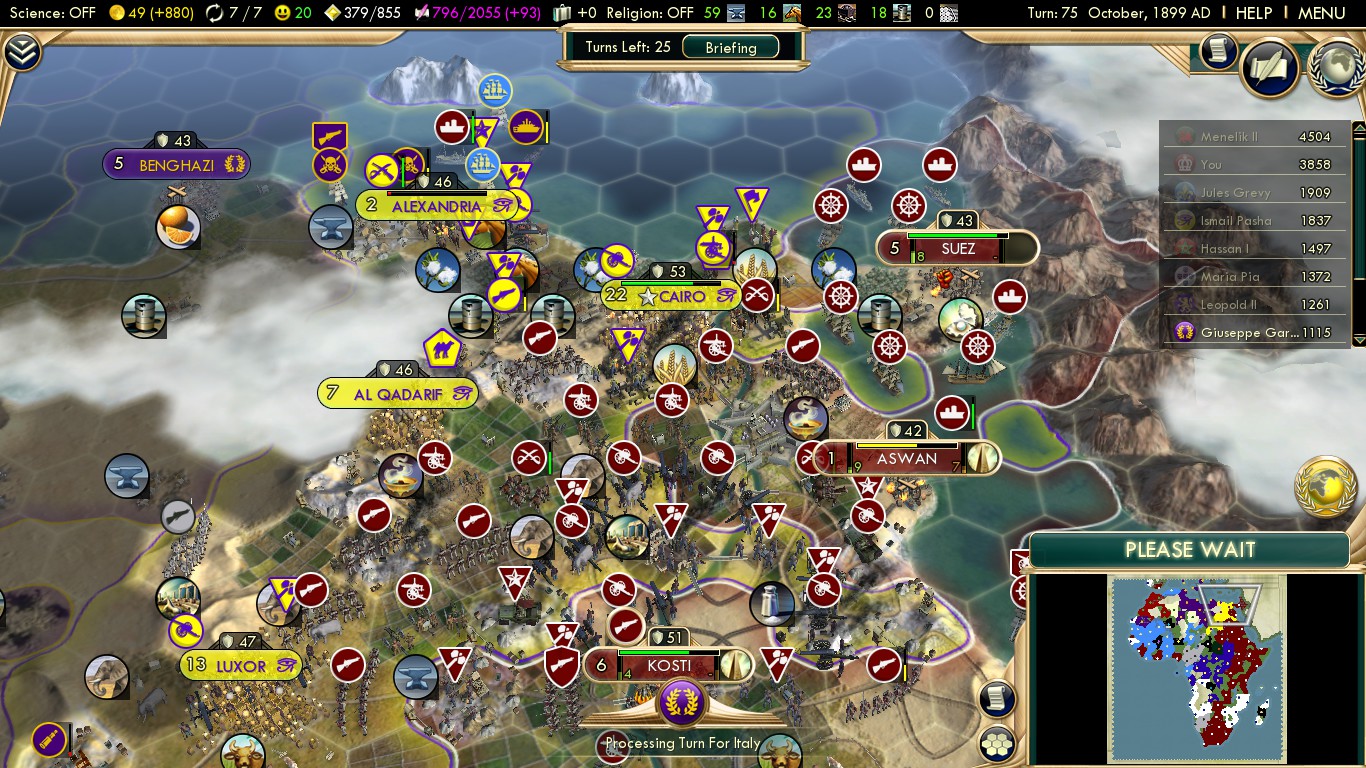Open the hex grid map options button
This screenshot has width=1366, height=768.
click(x=997, y=743)
